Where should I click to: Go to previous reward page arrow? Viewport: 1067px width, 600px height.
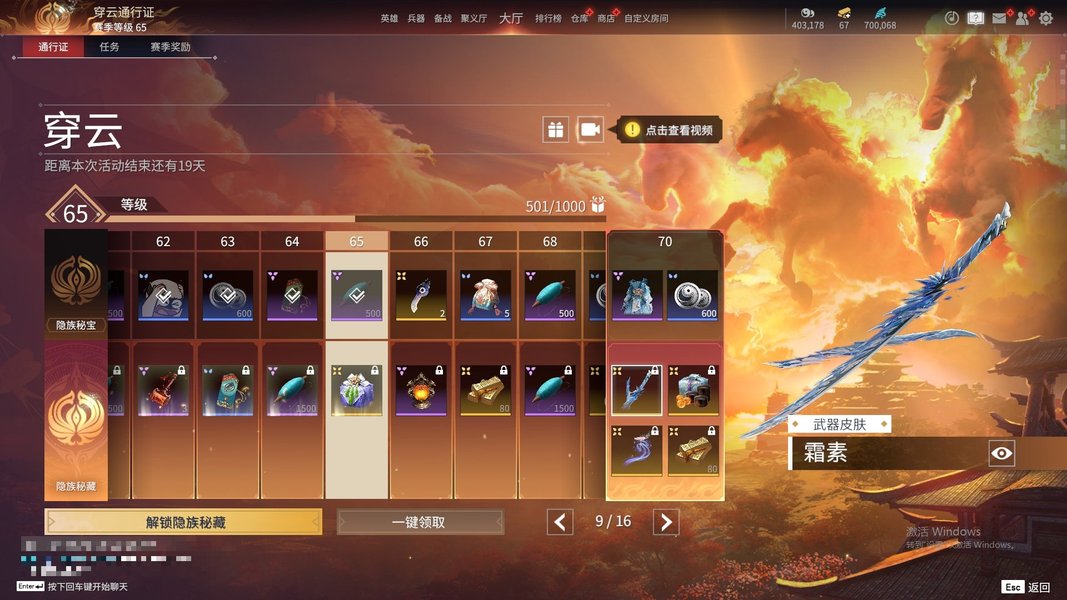(x=561, y=522)
